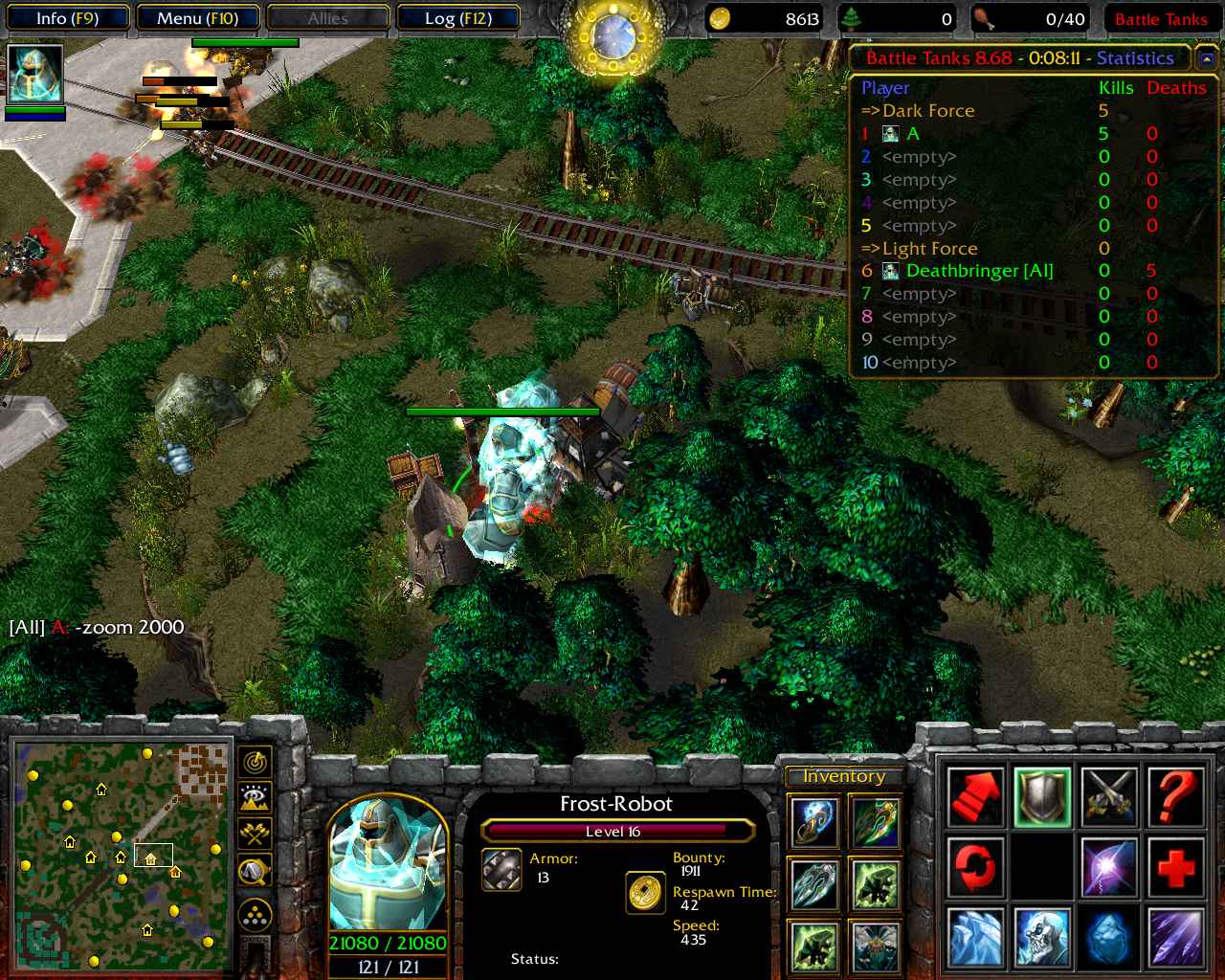Screen dimensions: 1225x980
Task: Cast the frost skull ability
Action: tap(1042, 937)
